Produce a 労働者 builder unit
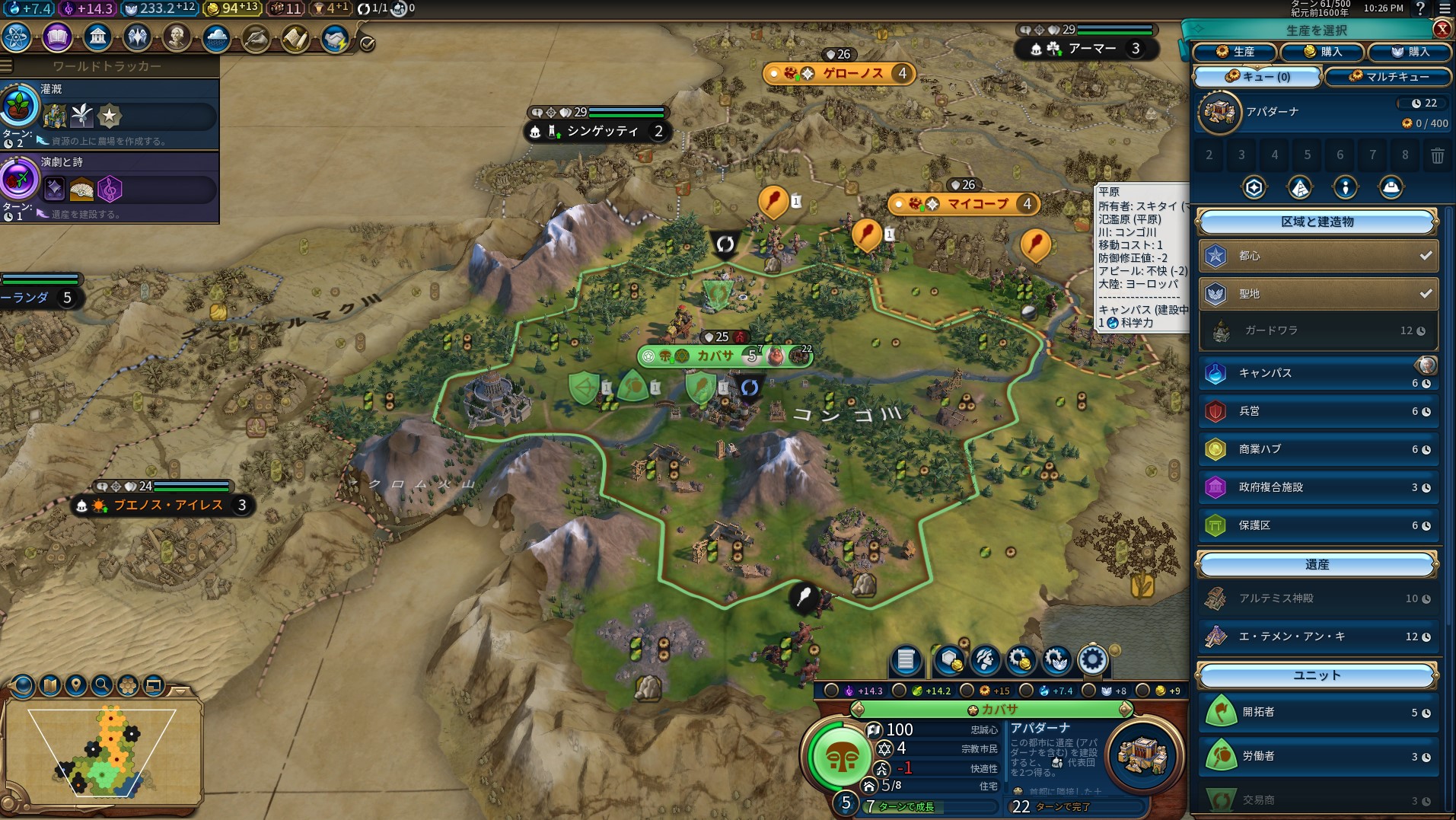This screenshot has height=820, width=1456. (x=1317, y=756)
